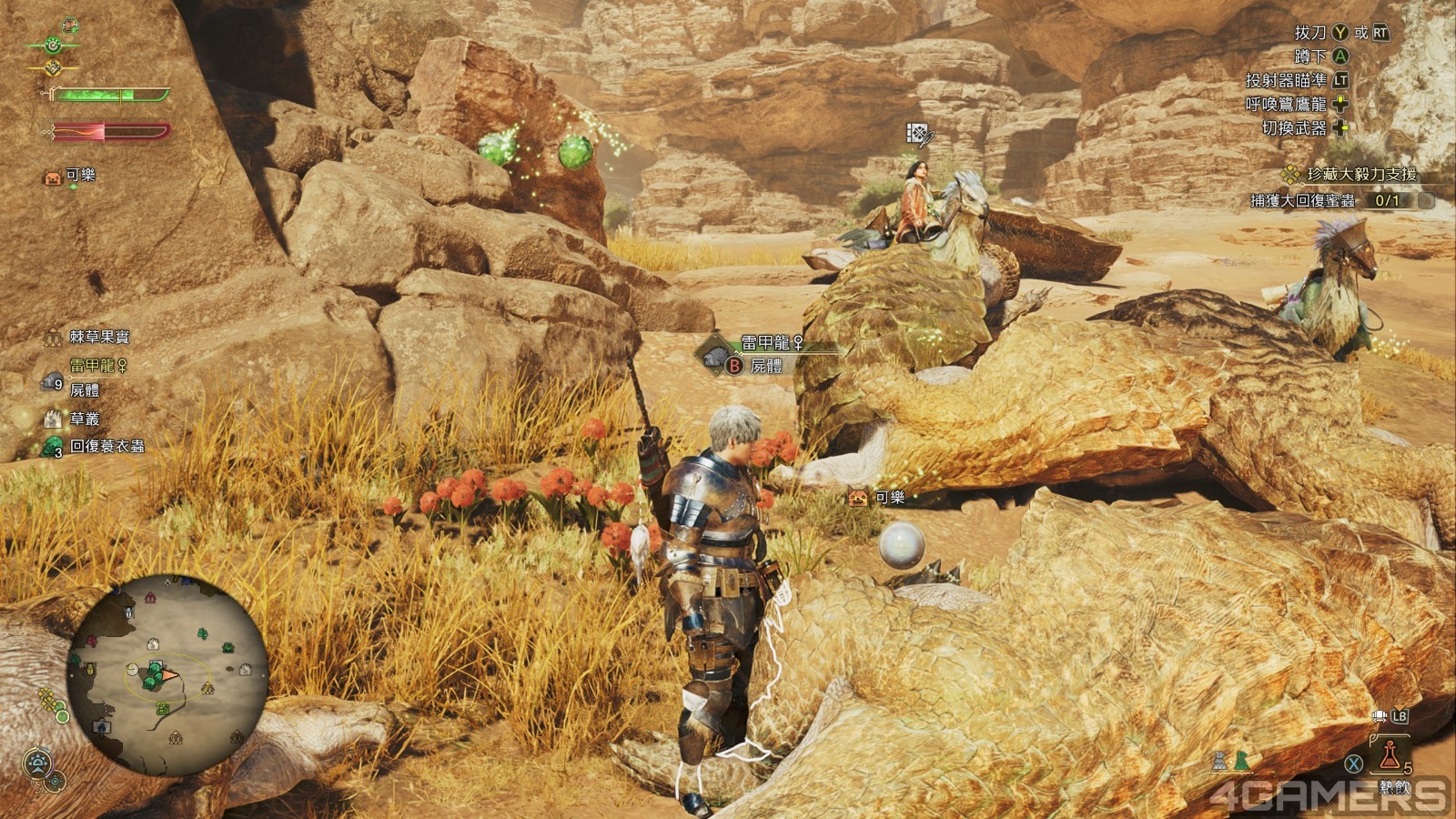Select the 熱飲 hot drink item slot
Image resolution: width=1456 pixels, height=819 pixels.
pos(1390,755)
